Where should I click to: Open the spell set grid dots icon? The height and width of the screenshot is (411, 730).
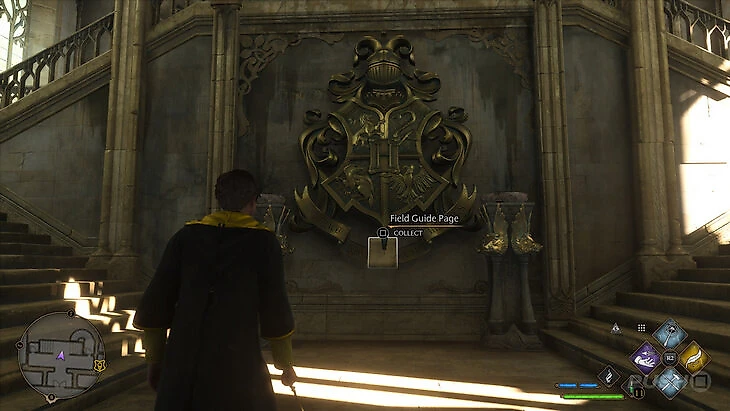[x=641, y=327]
